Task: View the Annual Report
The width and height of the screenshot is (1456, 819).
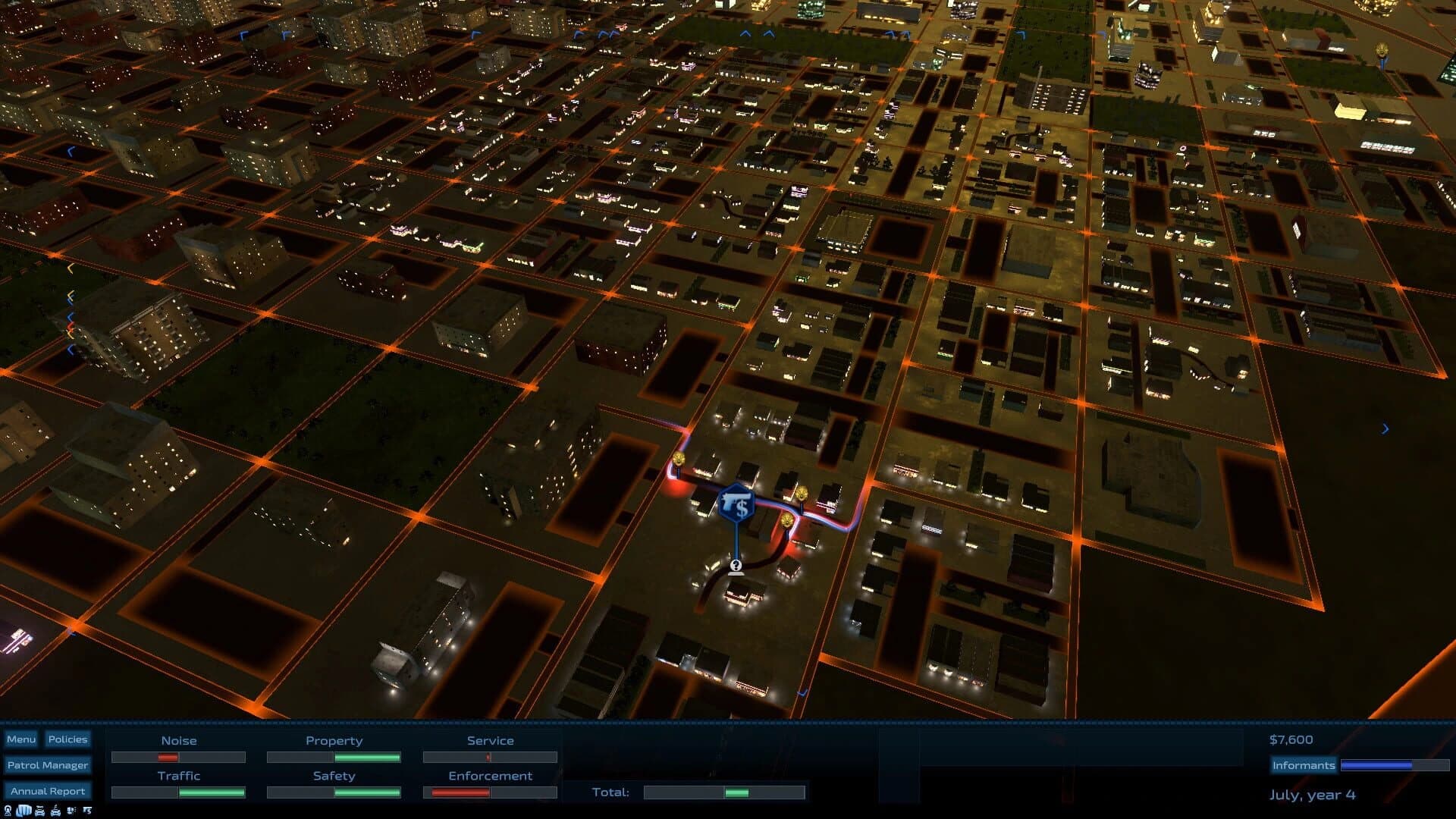Action: coord(48,790)
